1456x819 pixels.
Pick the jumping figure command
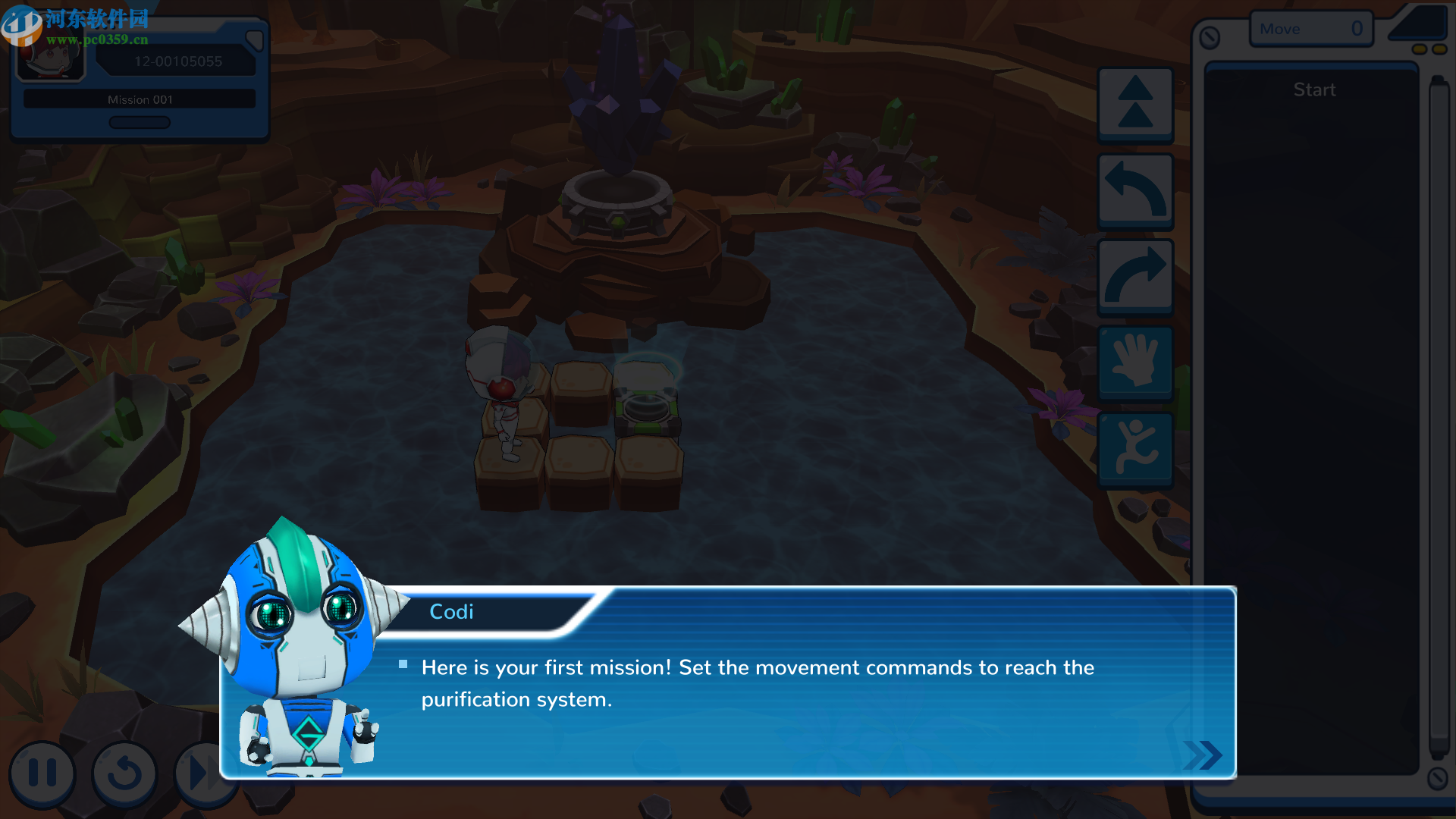[1135, 449]
